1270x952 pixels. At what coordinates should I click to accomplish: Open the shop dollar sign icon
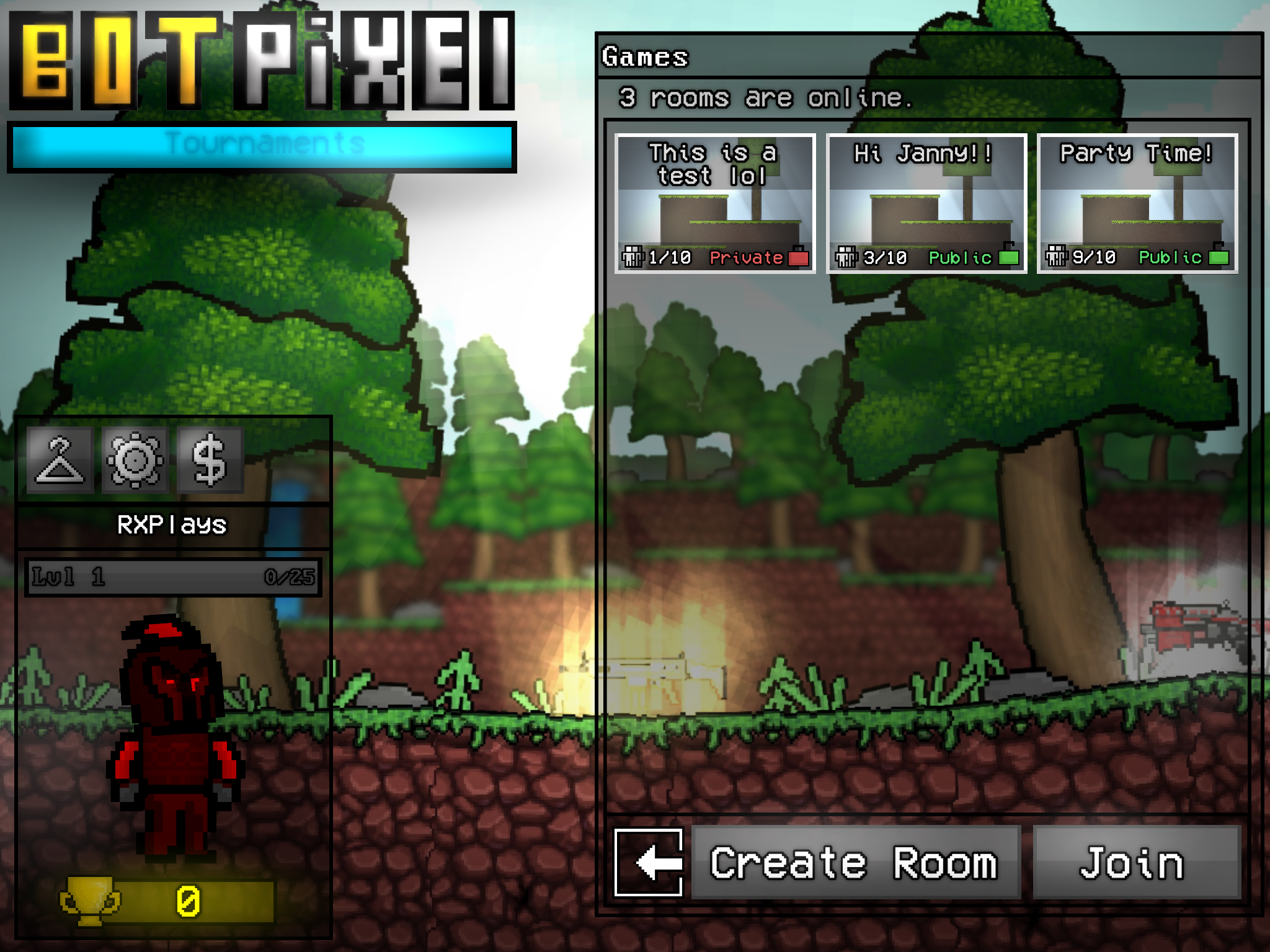210,460
